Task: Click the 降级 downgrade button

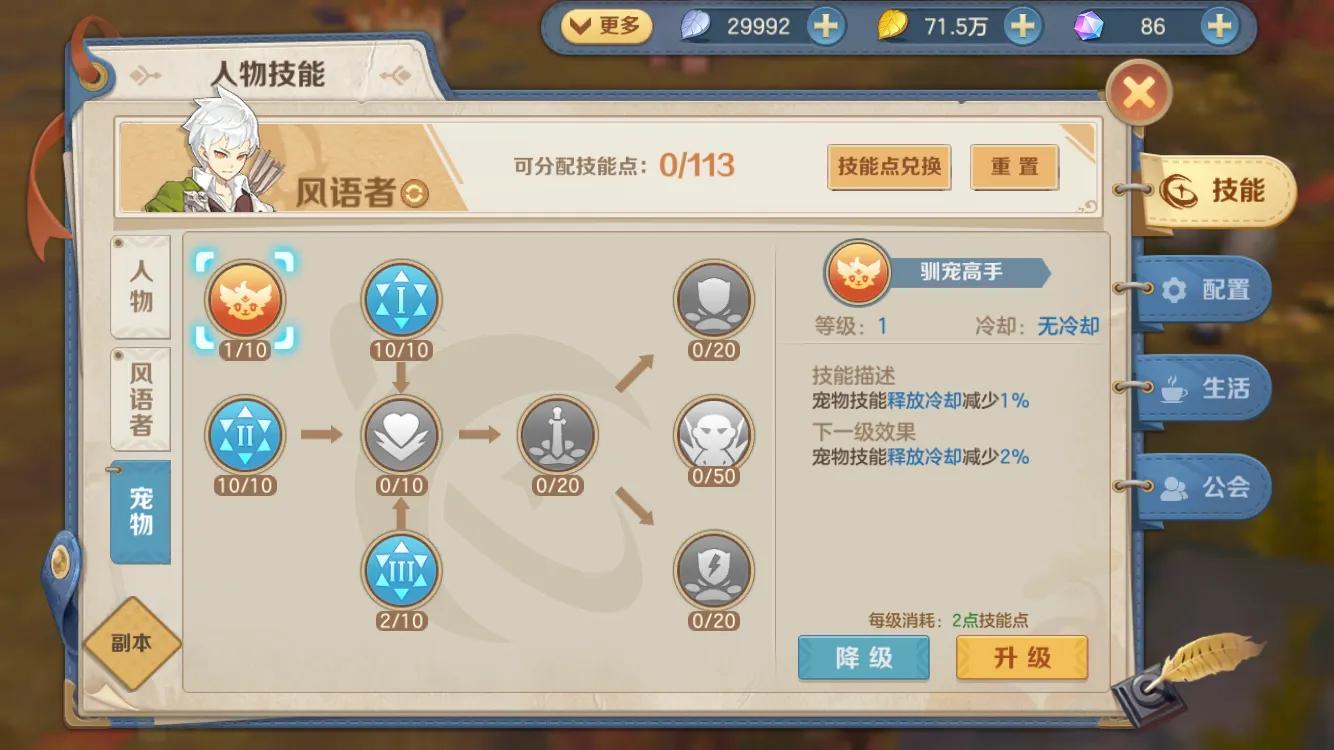Action: pos(863,658)
